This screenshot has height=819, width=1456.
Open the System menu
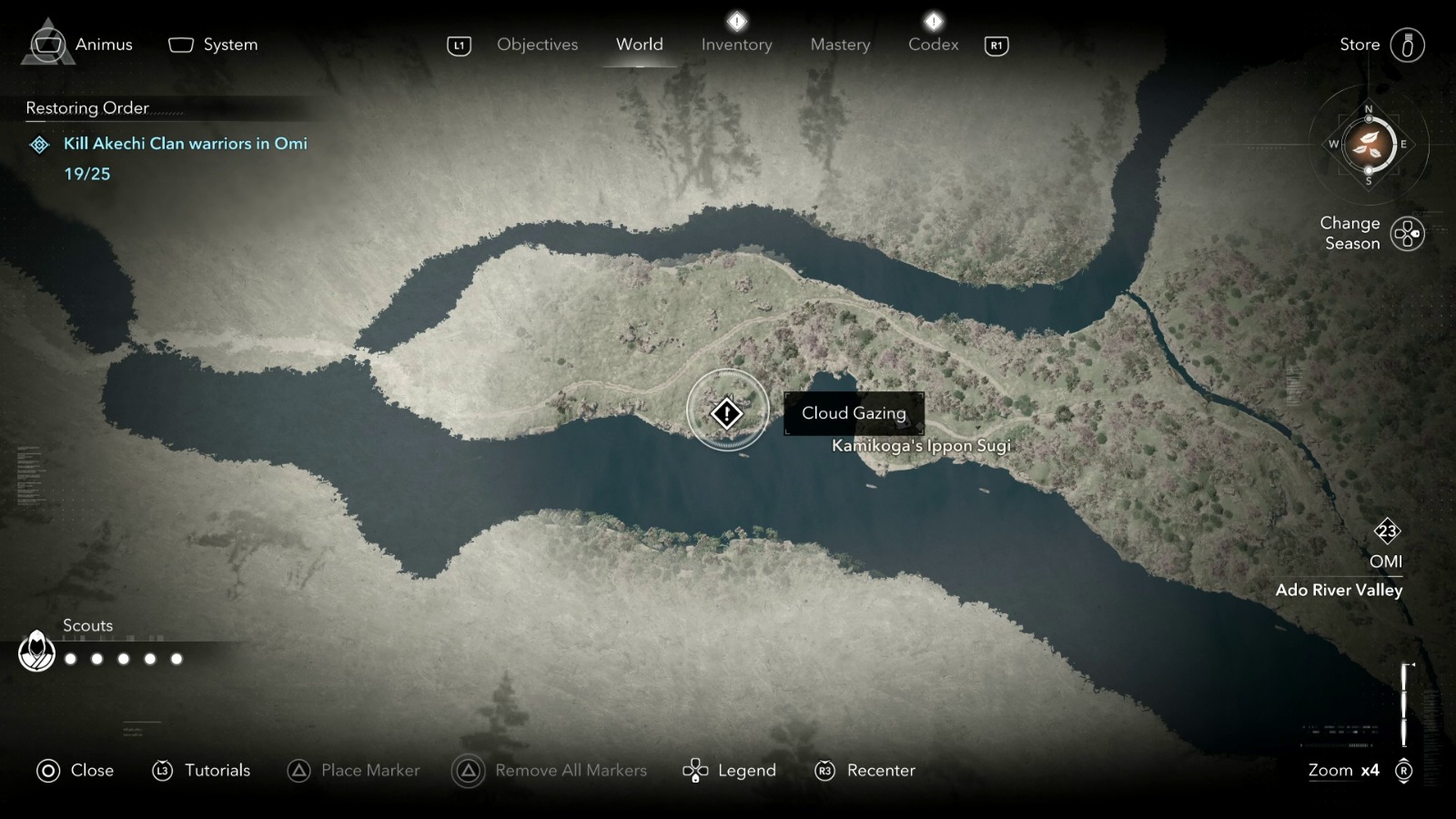[214, 45]
